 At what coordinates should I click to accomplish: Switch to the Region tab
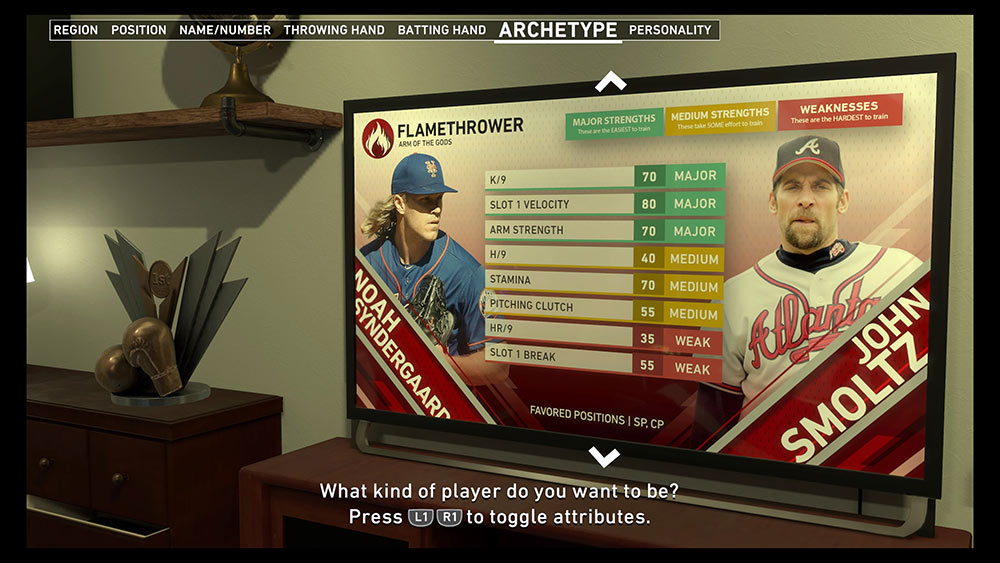pyautogui.click(x=76, y=30)
